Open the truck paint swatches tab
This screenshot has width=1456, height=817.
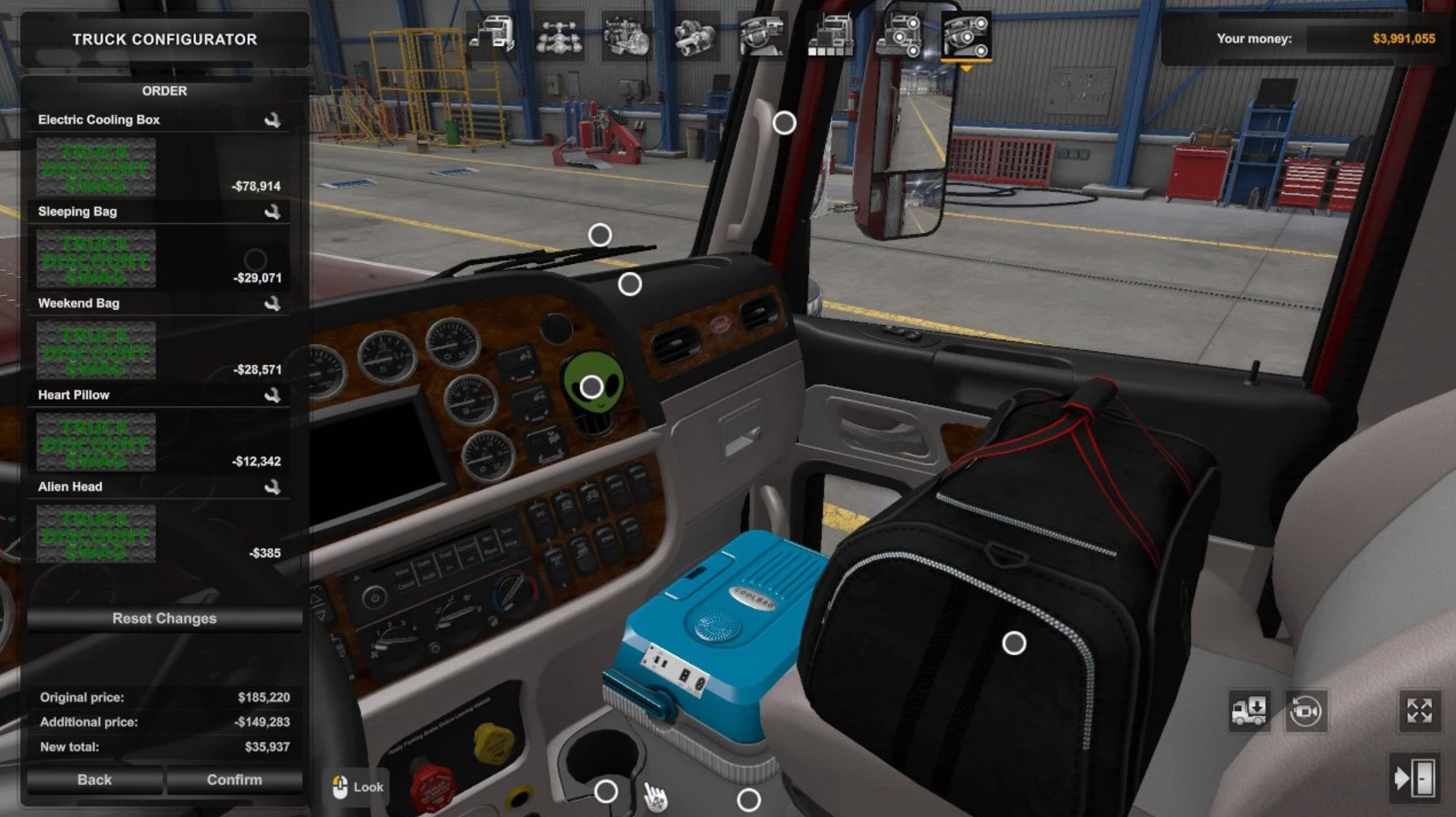pyautogui.click(x=830, y=37)
